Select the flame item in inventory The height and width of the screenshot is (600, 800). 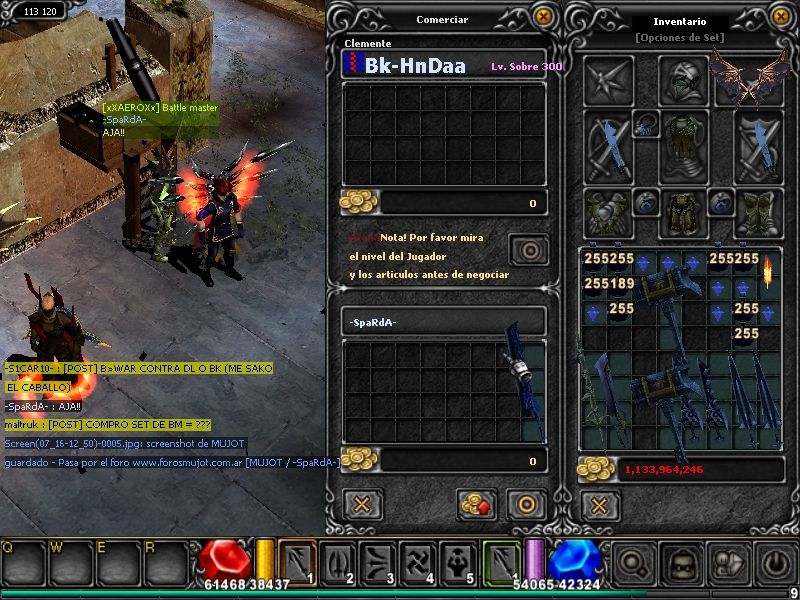[770, 269]
